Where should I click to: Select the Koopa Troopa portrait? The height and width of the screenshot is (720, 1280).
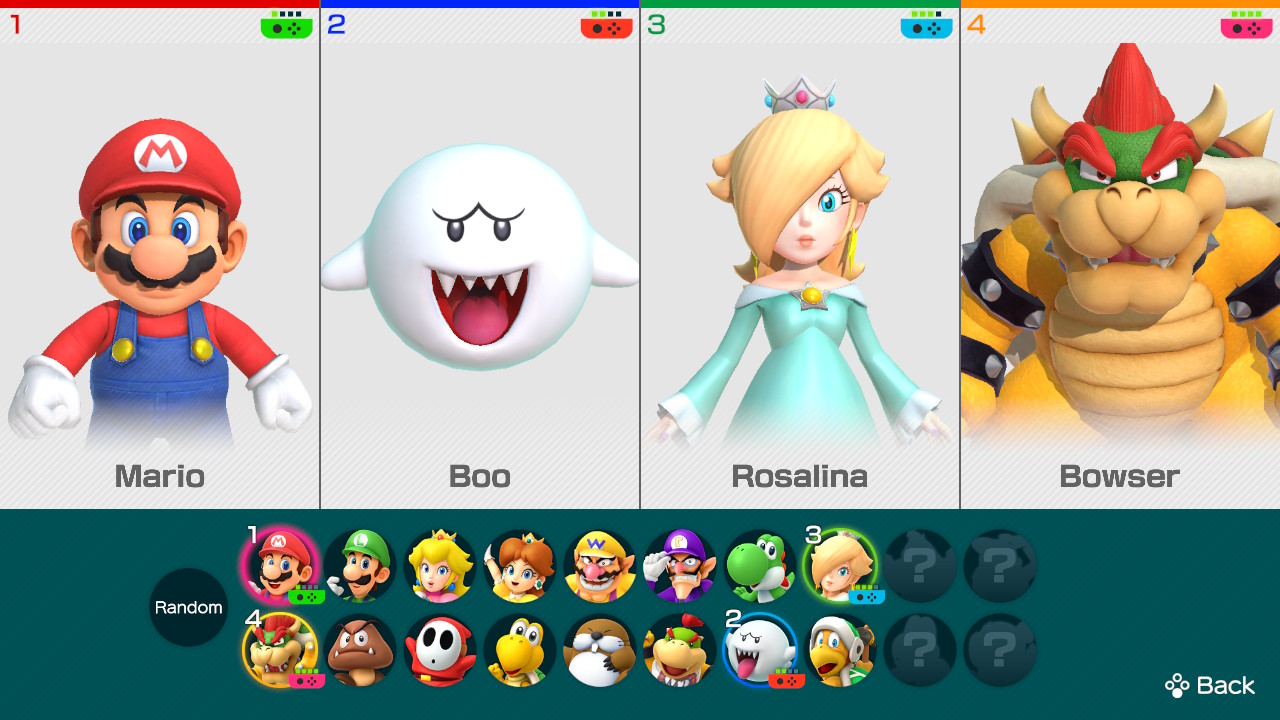click(520, 650)
